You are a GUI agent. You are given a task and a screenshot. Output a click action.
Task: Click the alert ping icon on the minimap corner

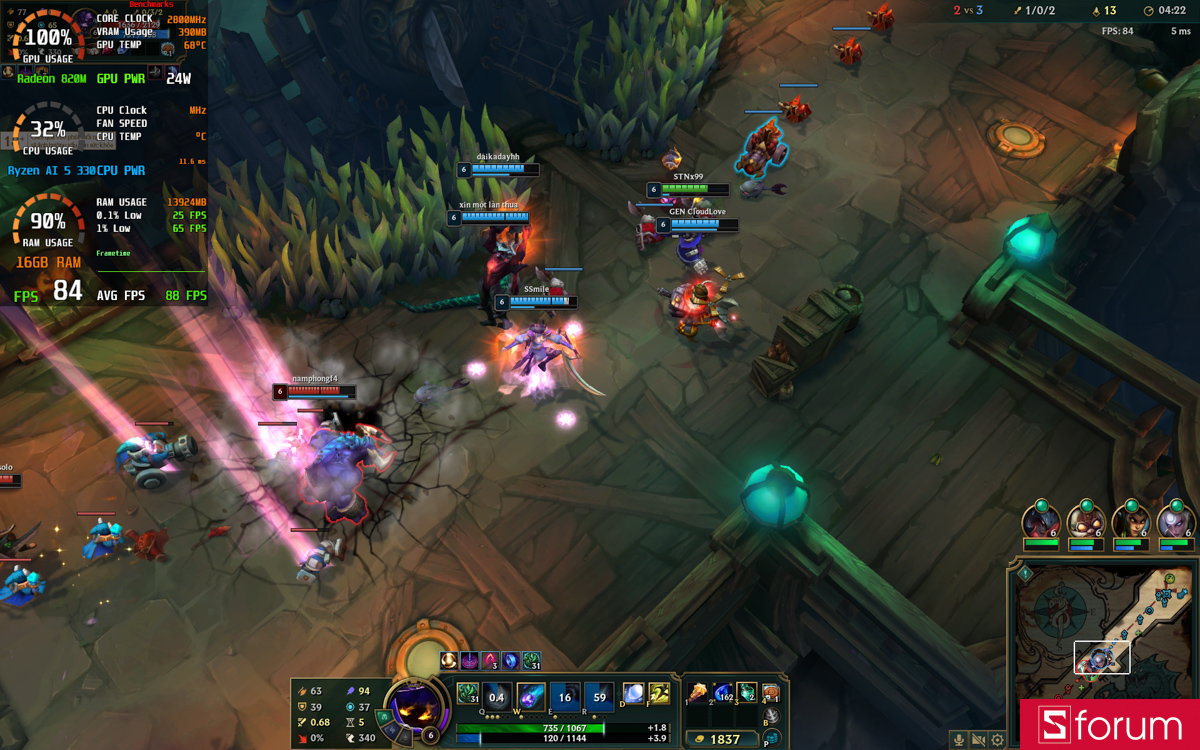point(1025,573)
